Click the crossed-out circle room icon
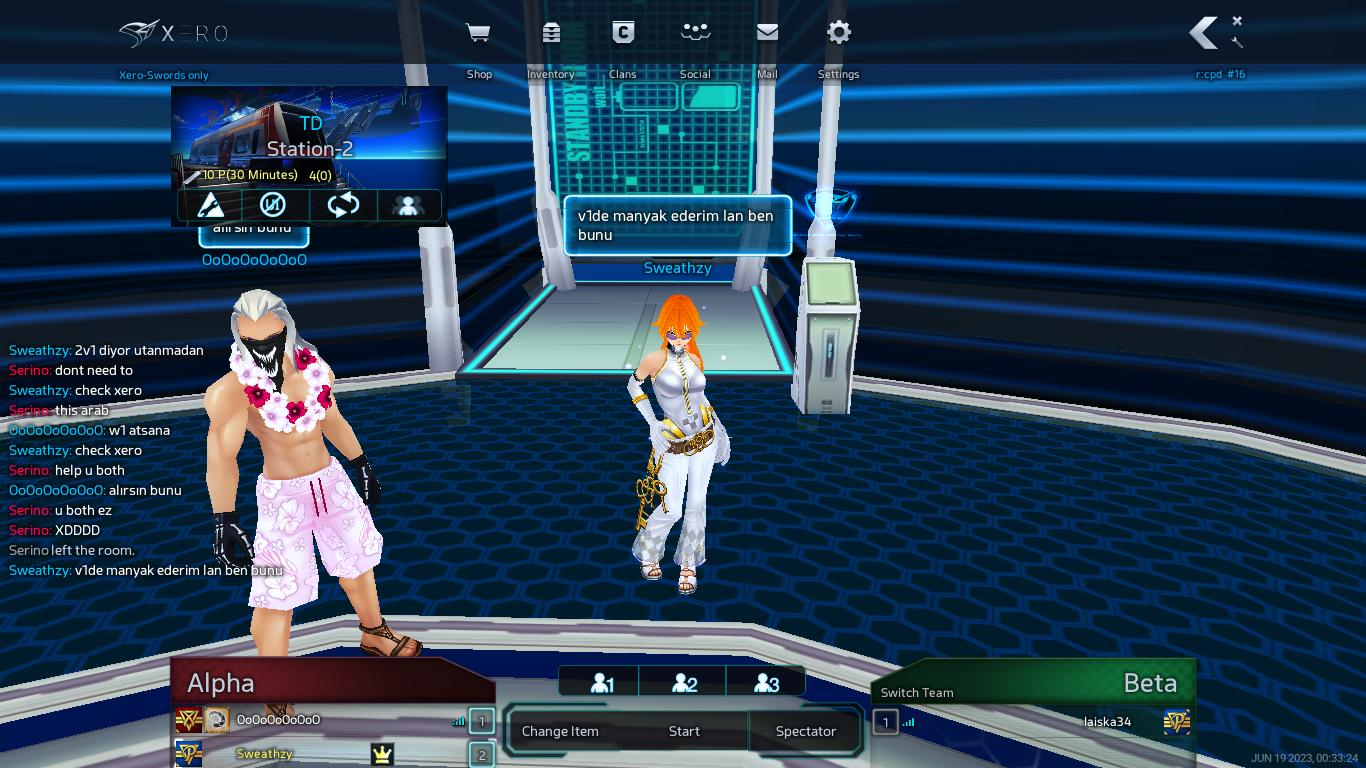1366x768 pixels. pyautogui.click(x=273, y=205)
